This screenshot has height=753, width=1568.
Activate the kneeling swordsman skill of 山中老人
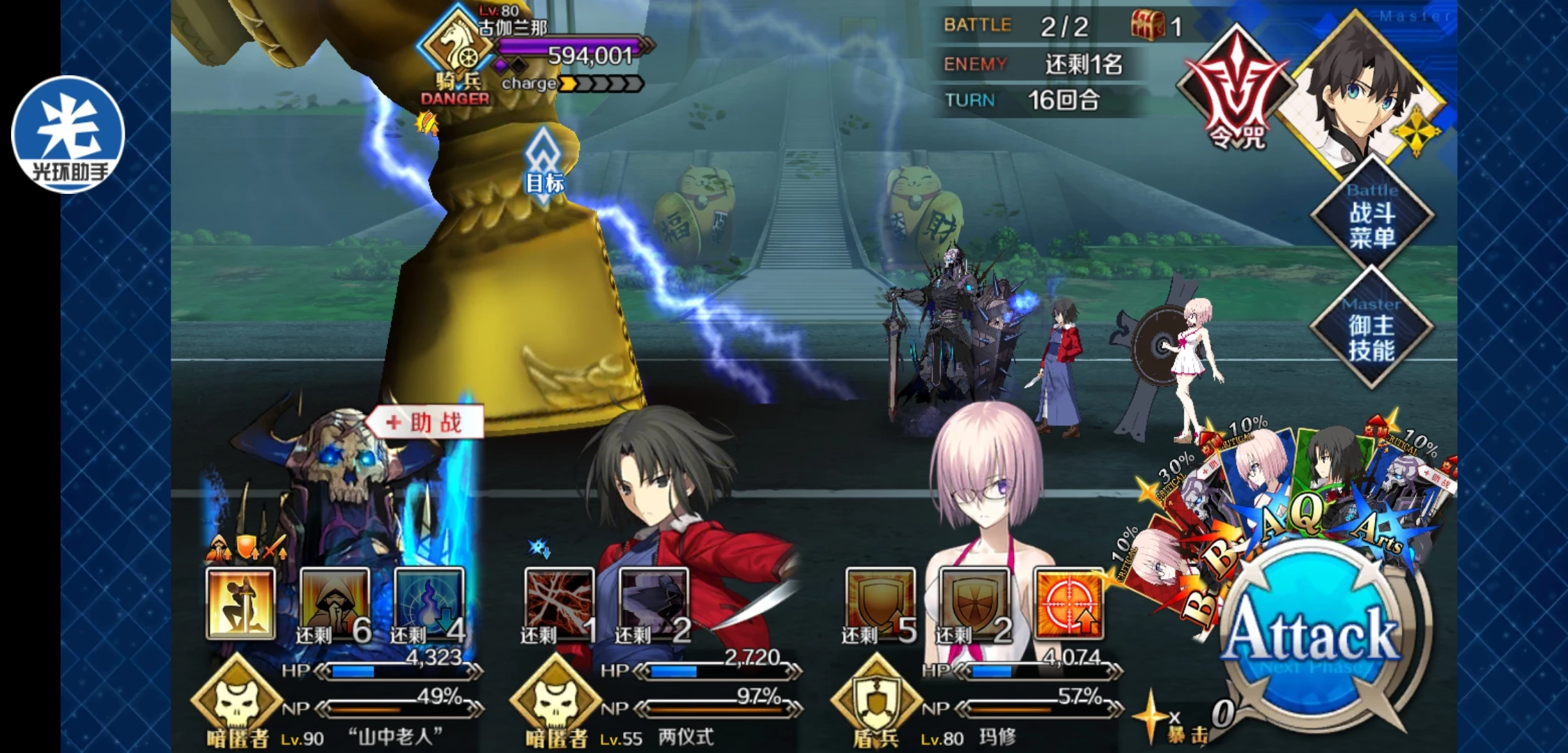pyautogui.click(x=240, y=604)
